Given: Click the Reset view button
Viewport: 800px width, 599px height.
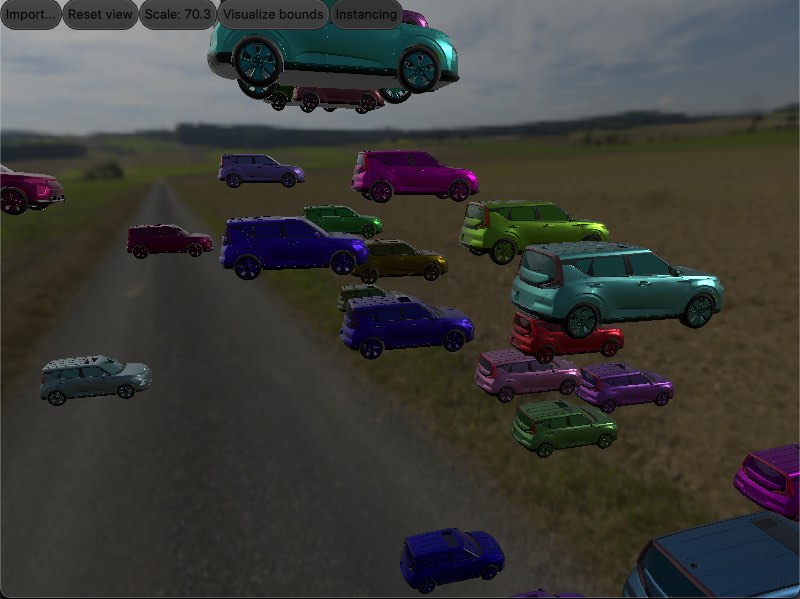Looking at the screenshot, I should coord(100,15).
